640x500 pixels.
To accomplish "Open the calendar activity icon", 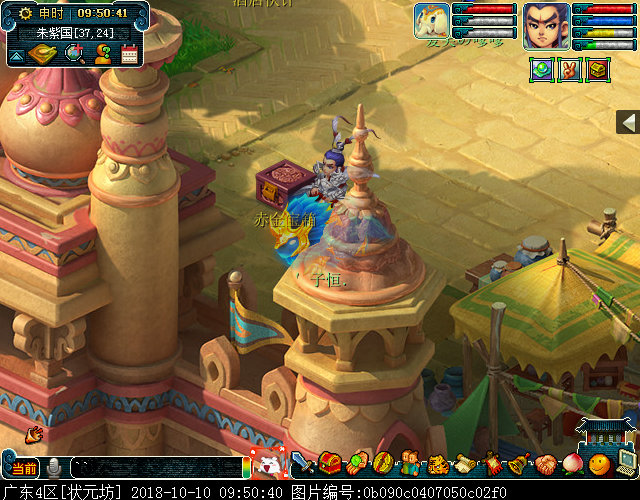I will tap(129, 54).
